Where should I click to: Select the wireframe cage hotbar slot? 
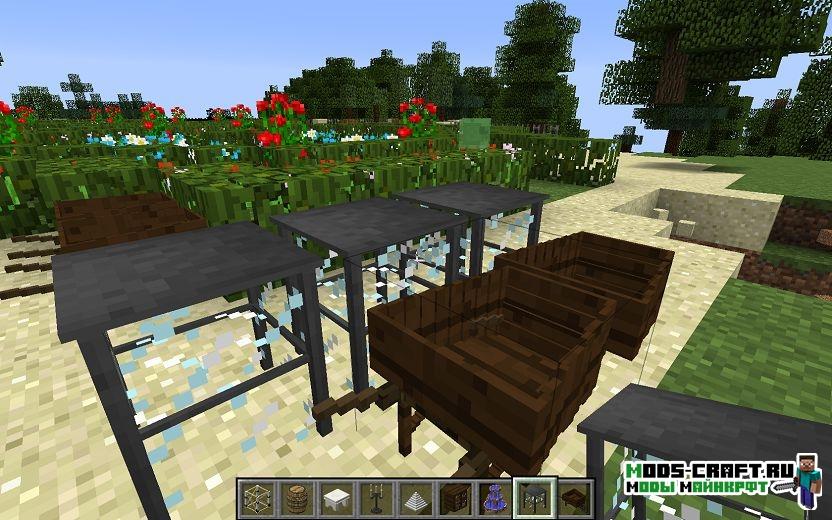[255, 496]
